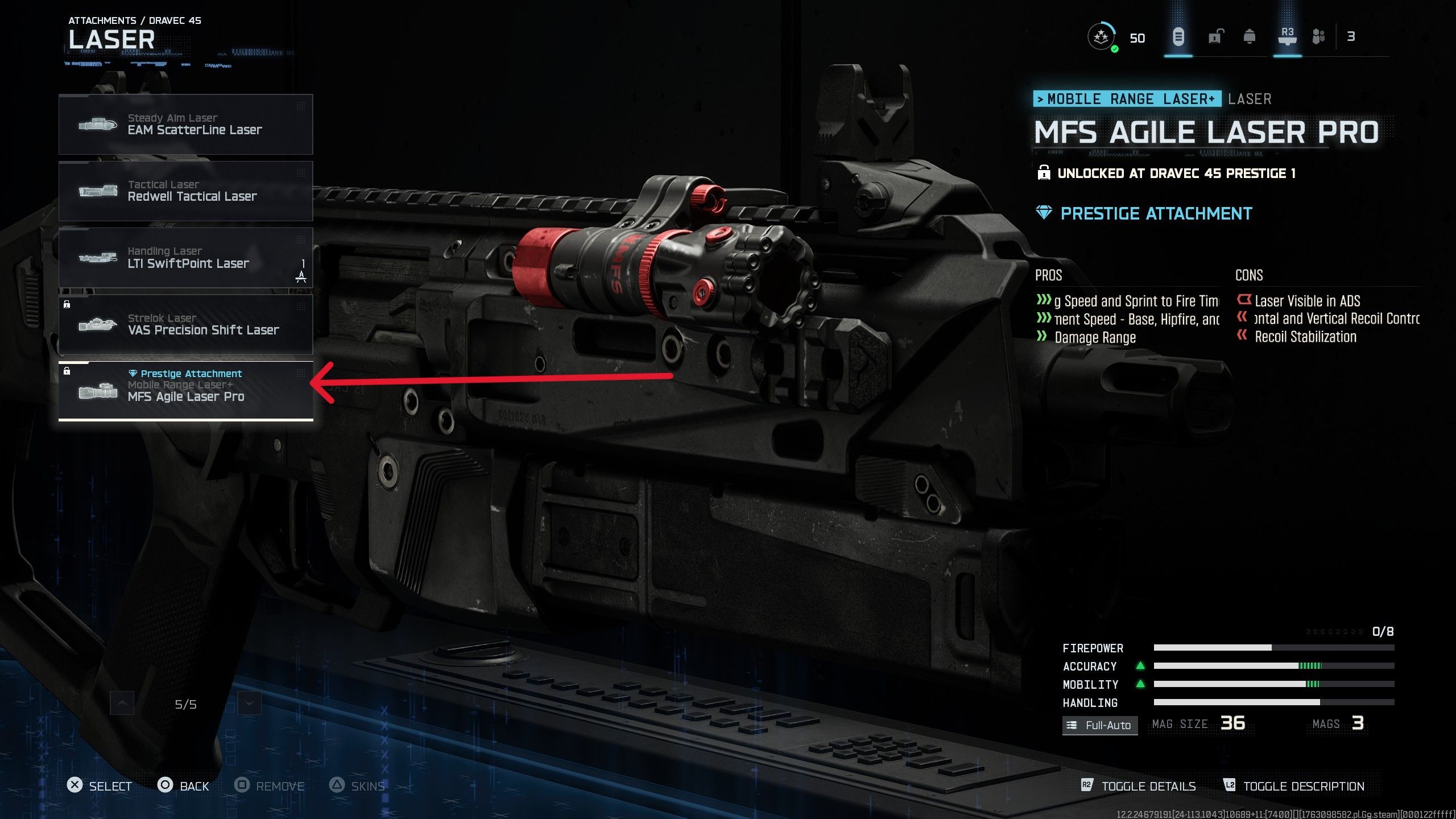The width and height of the screenshot is (1456, 819).
Task: Select the EAM ScatterLine Laser attachment
Action: pyautogui.click(x=186, y=124)
